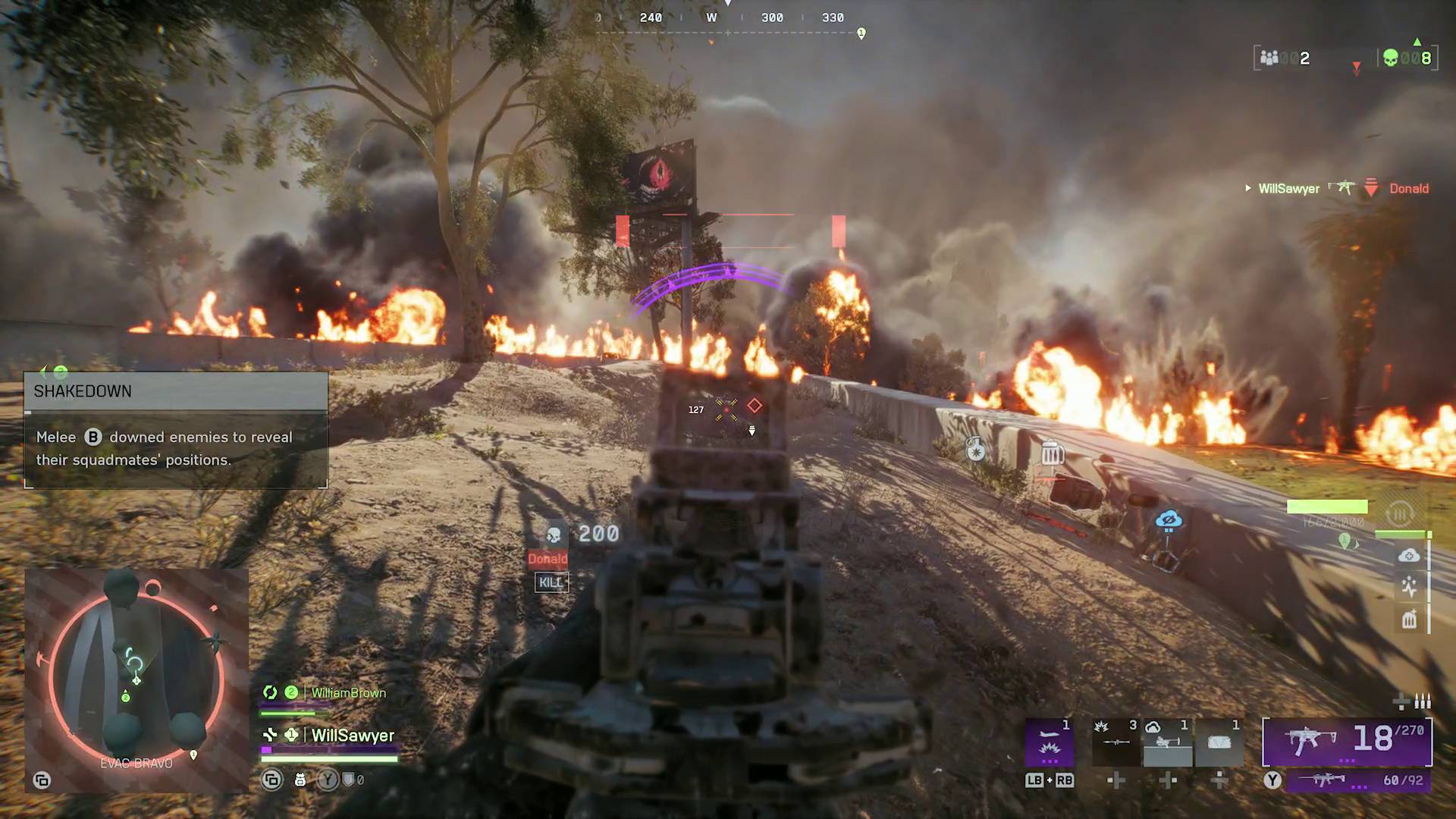
Task: Toggle the LB+RB killstreak activation prompt
Action: pos(1051,780)
